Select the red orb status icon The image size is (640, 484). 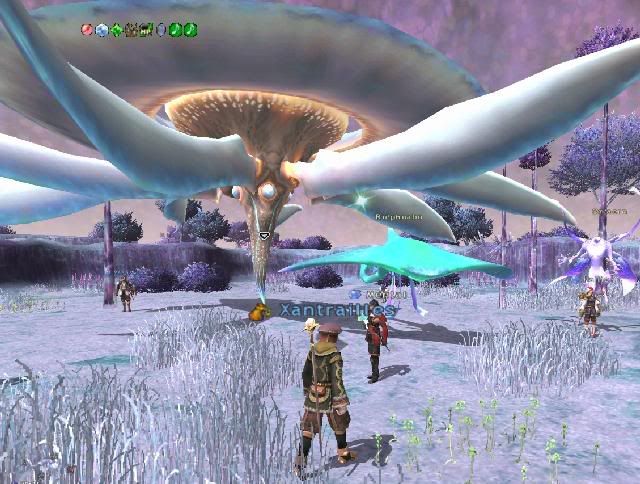point(87,30)
